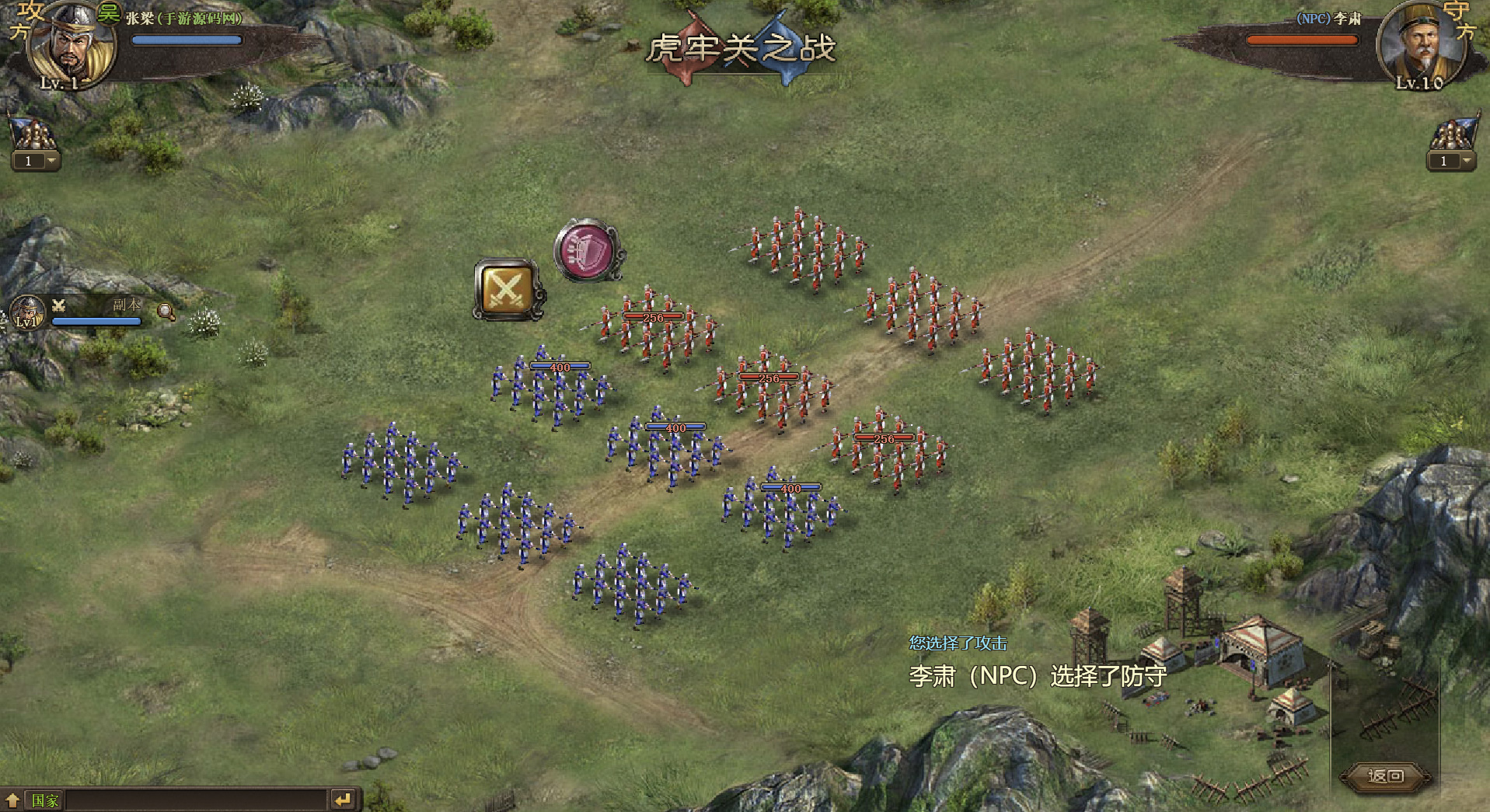This screenshot has width=1490, height=812.
Task: Select the Lv1 general portrait on left
Action: pos(27,313)
